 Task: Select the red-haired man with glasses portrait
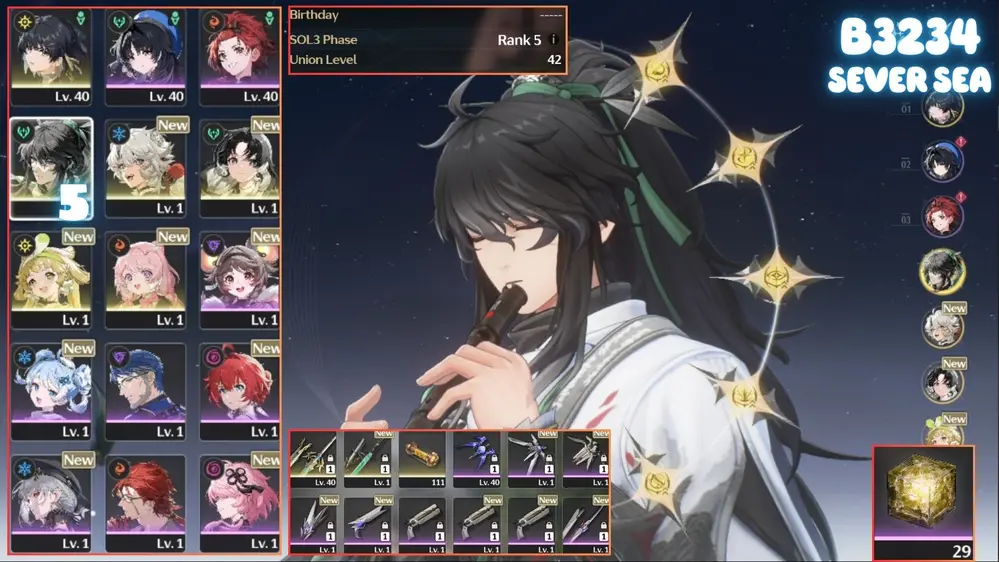tap(145, 504)
